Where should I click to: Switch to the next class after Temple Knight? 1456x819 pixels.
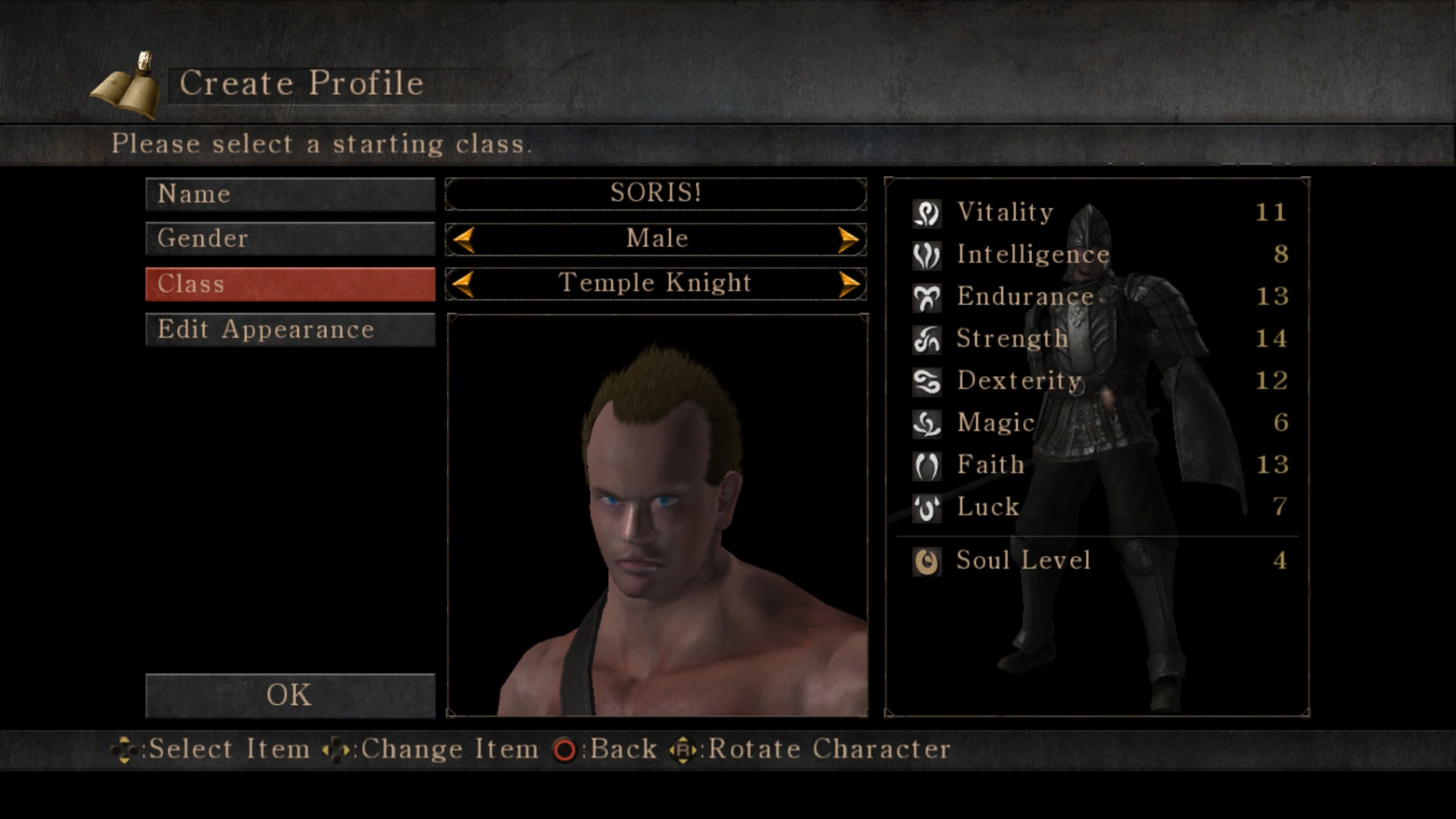[x=848, y=284]
